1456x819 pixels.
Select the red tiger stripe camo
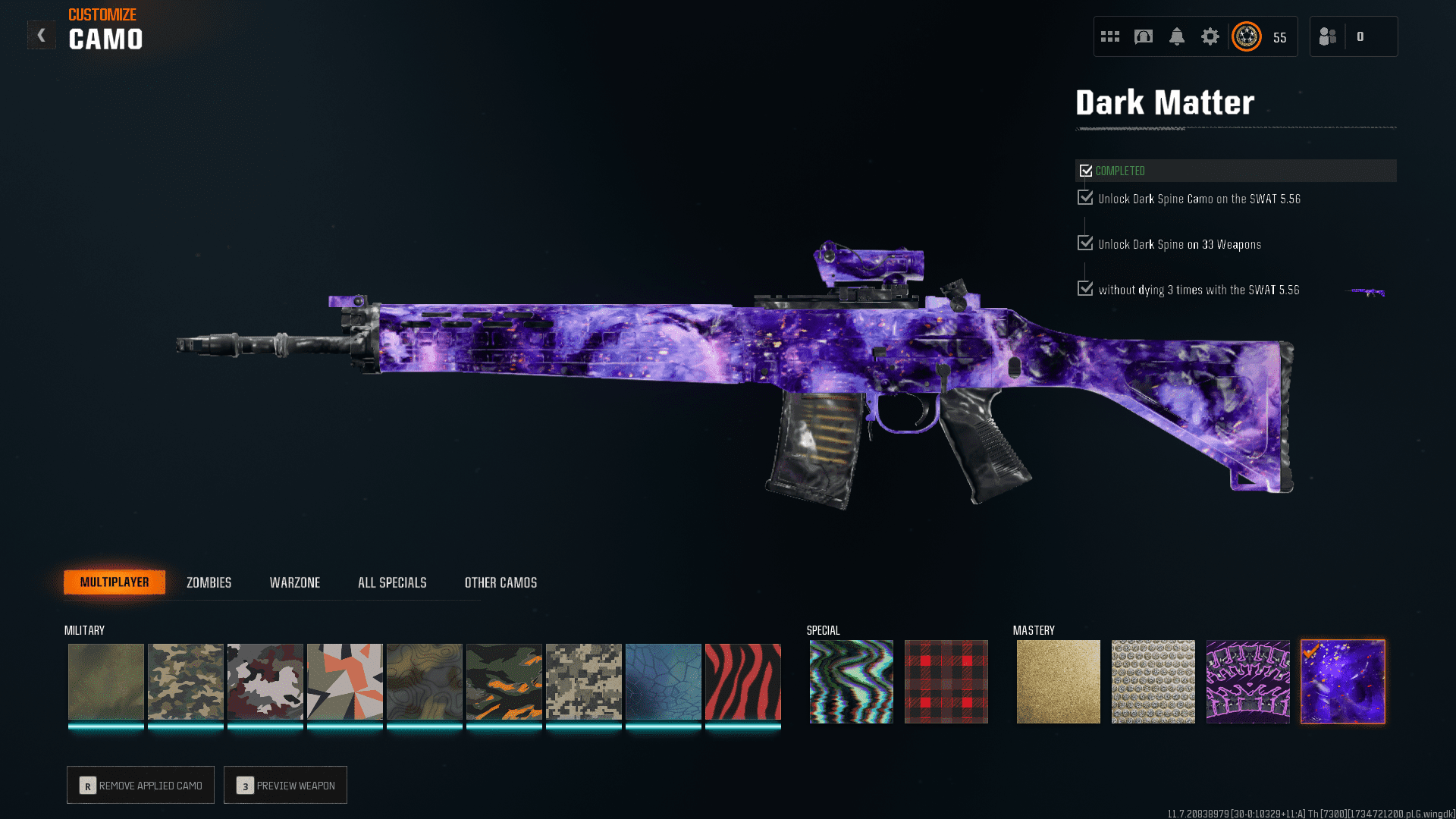coord(742,681)
